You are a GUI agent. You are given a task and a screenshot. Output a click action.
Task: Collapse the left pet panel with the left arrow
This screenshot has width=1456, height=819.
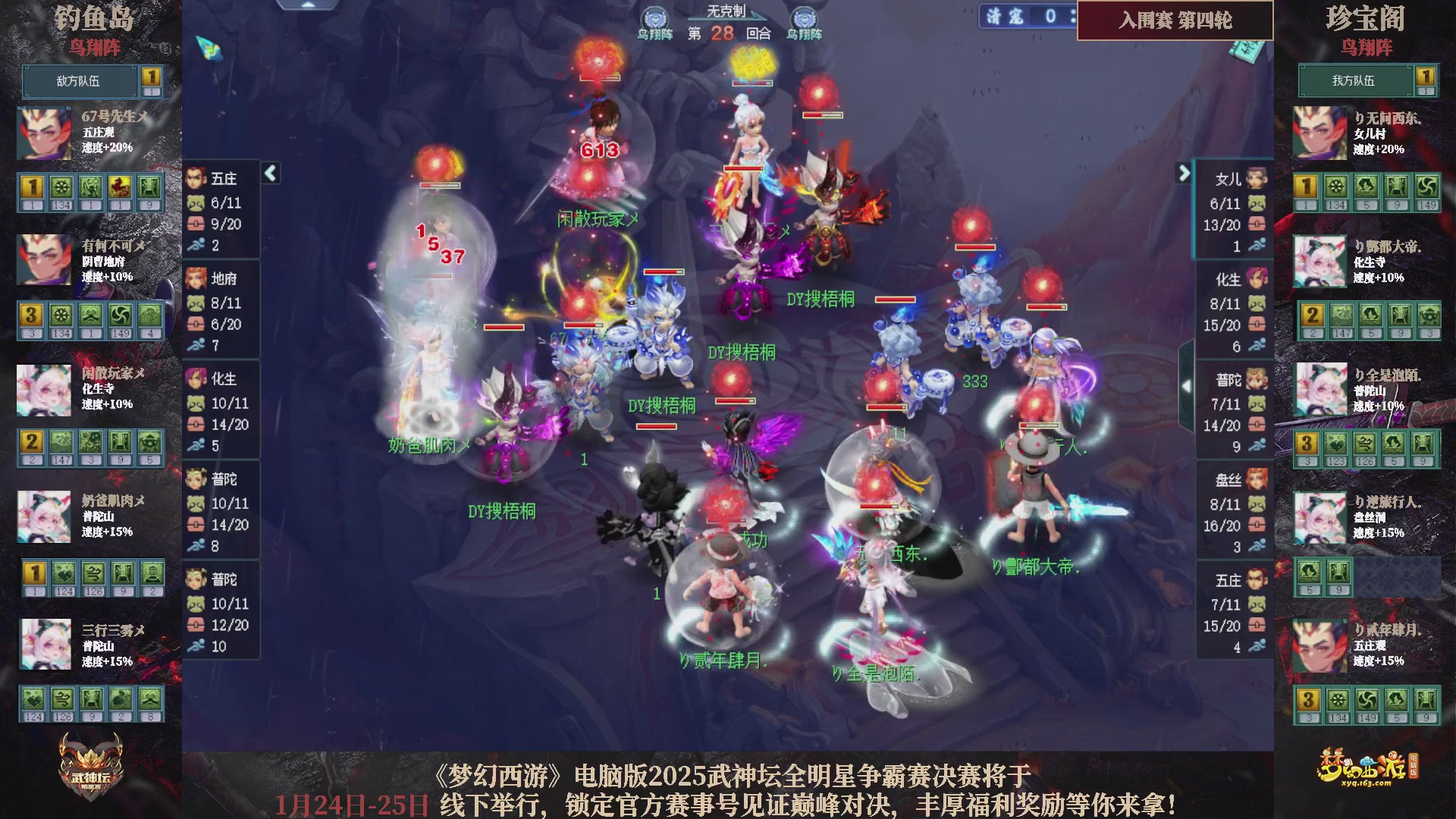click(269, 173)
